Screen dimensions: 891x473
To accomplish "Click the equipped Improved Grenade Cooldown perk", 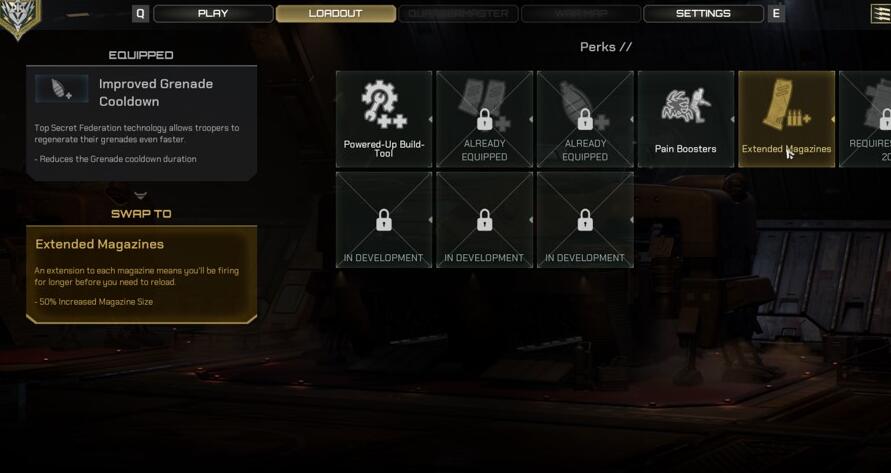I will (141, 122).
